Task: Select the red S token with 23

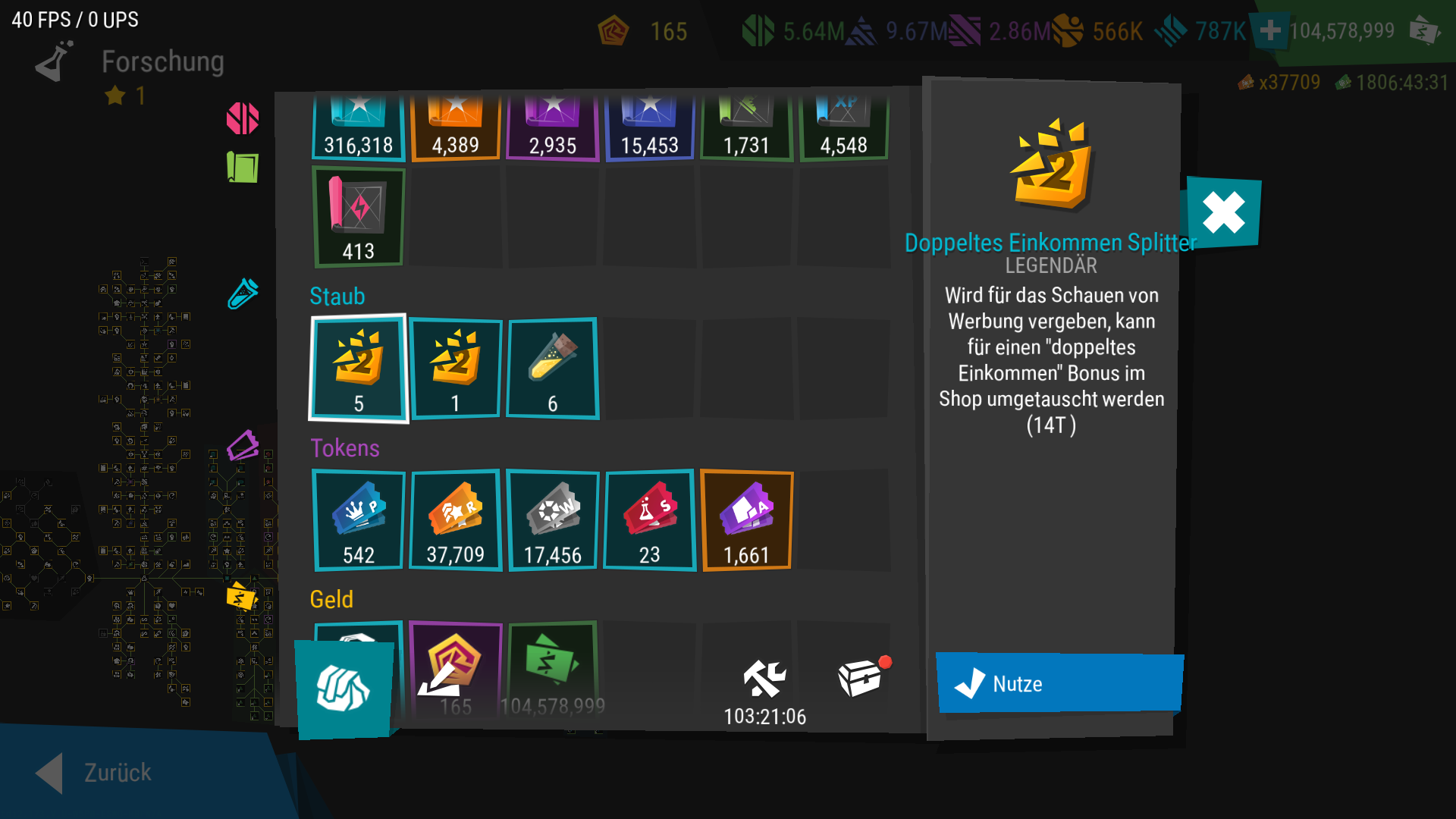Action: pos(649,520)
